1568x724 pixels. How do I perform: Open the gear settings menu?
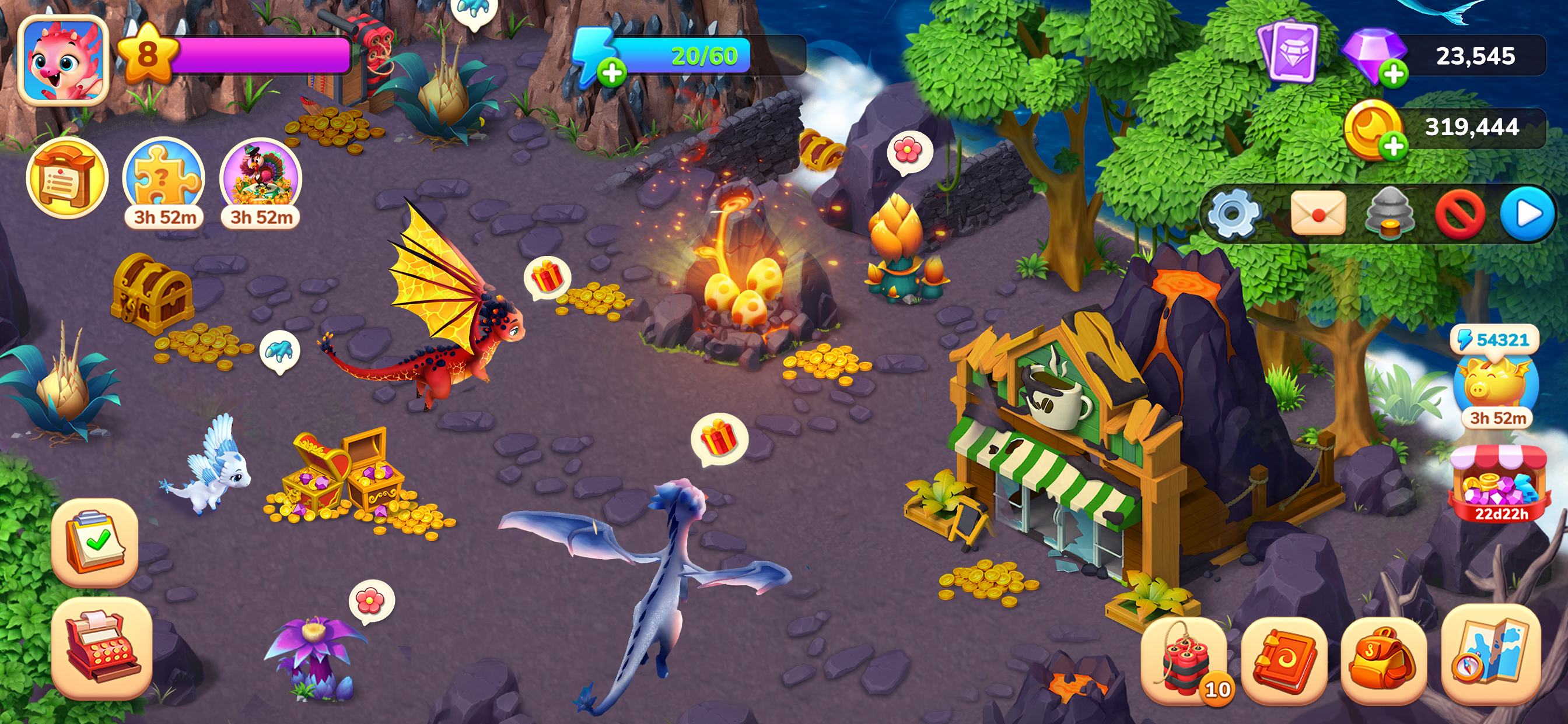(x=1233, y=214)
